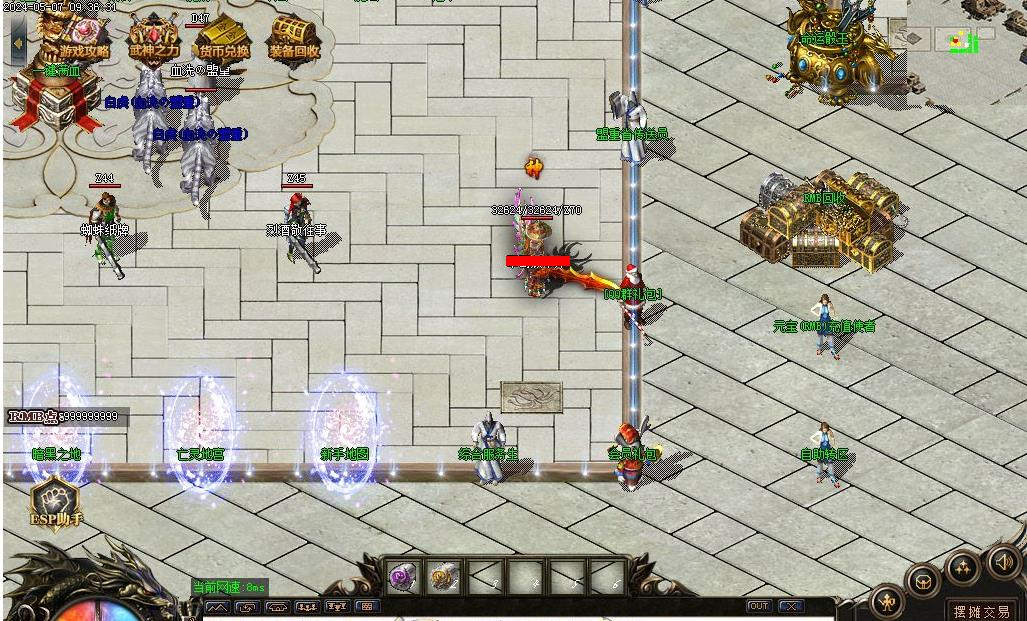Click the character figure round button
The image size is (1027, 621).
(887, 601)
